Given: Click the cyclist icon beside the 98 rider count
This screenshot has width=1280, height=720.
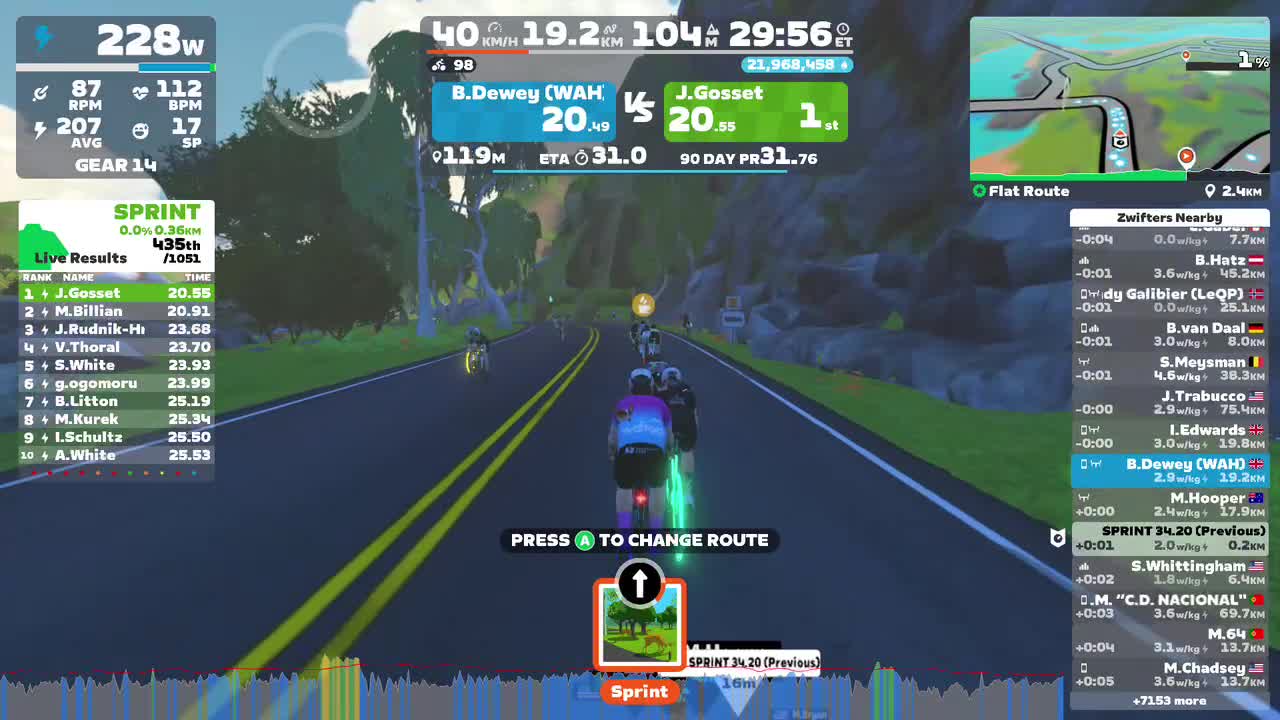Looking at the screenshot, I should coord(438,64).
